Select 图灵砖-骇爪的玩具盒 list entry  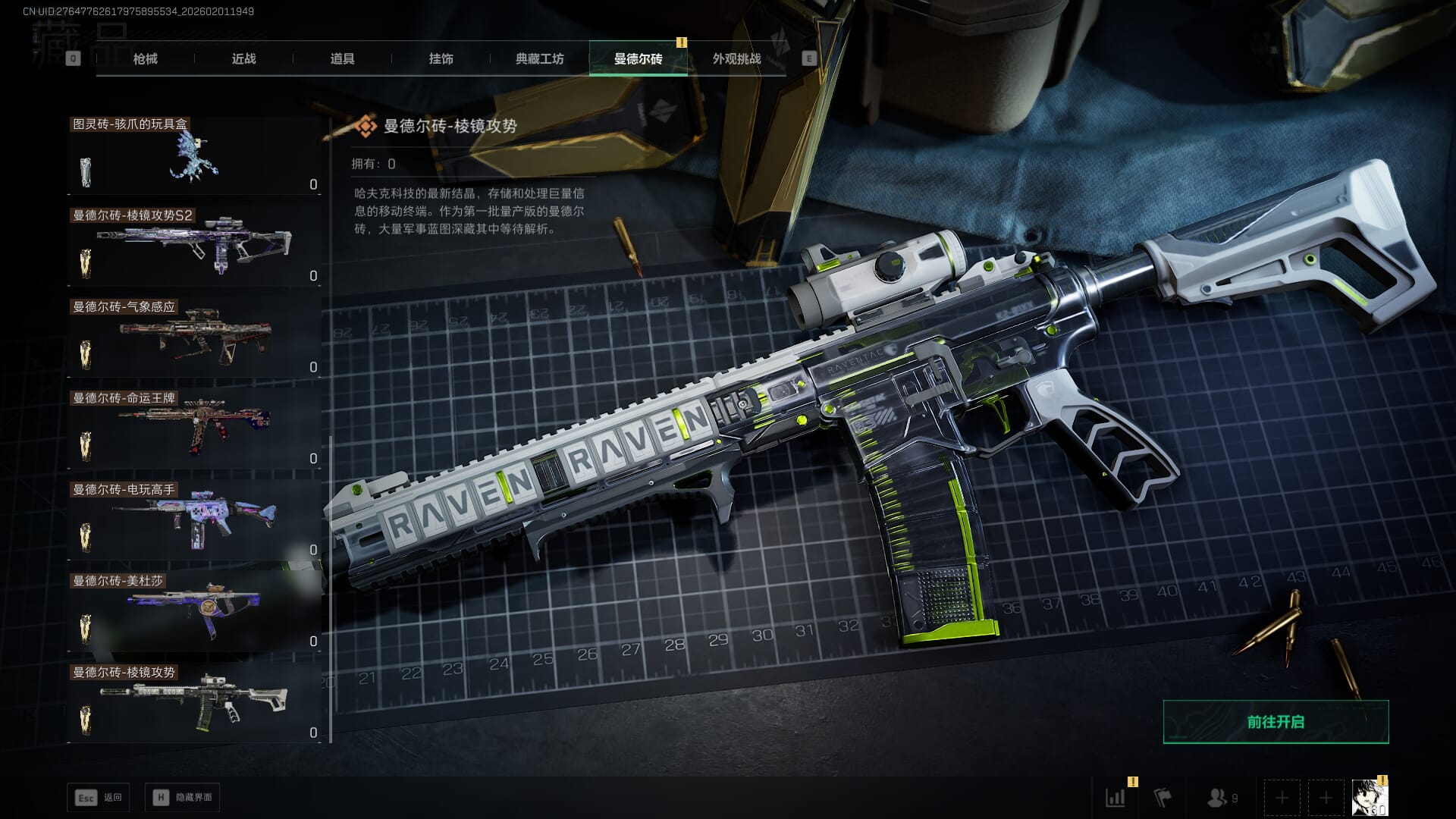195,156
